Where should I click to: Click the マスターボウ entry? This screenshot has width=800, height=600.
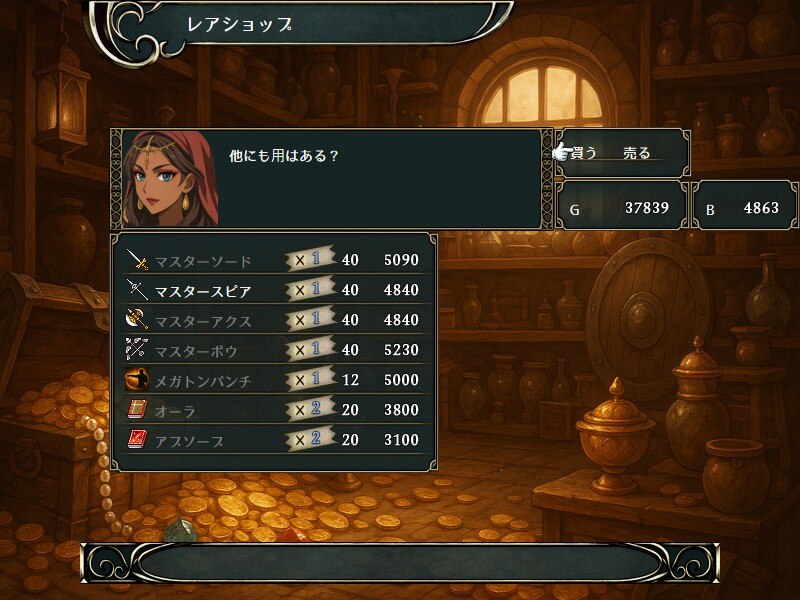coord(272,351)
